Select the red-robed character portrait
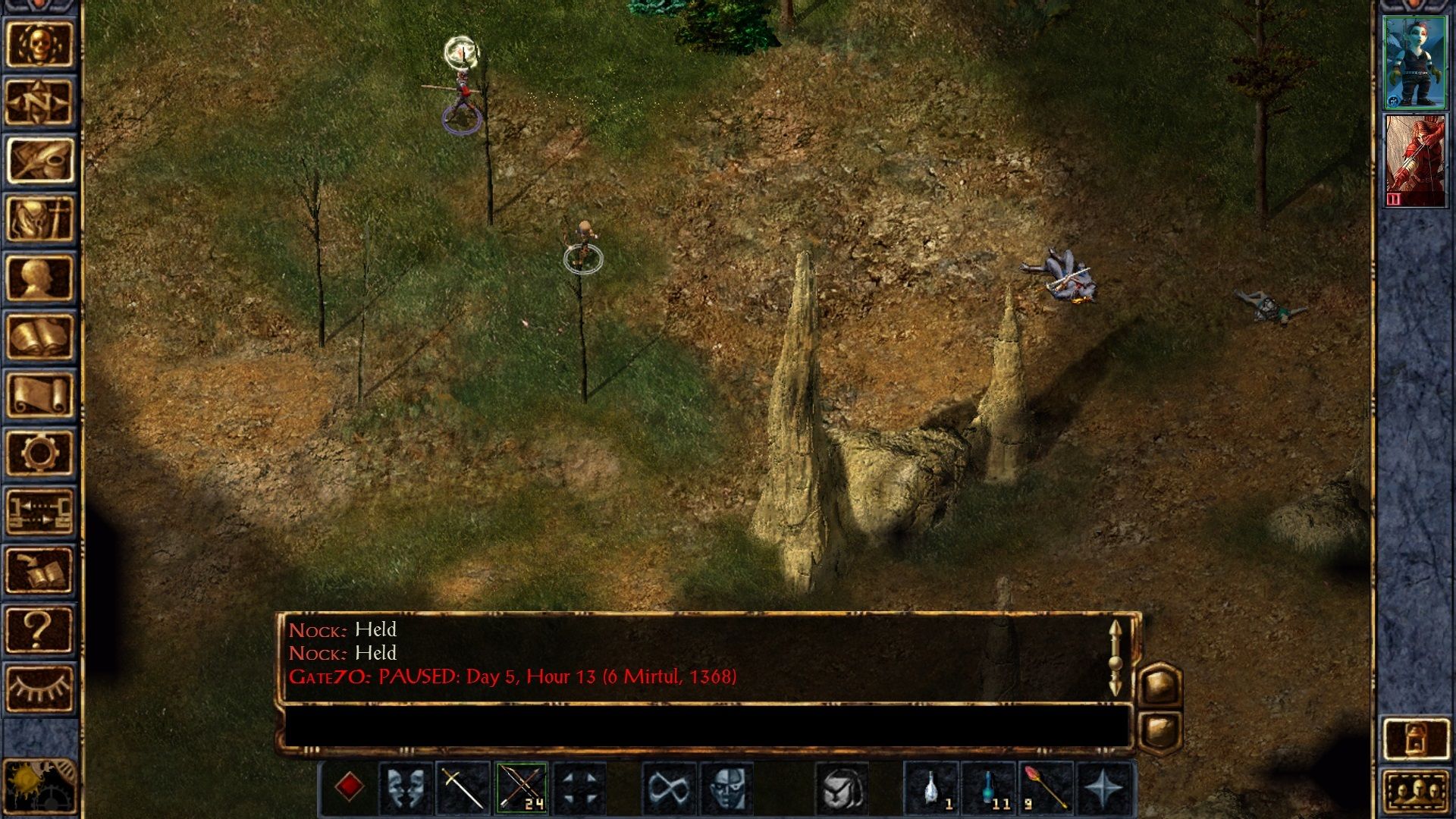 pyautogui.click(x=1414, y=161)
